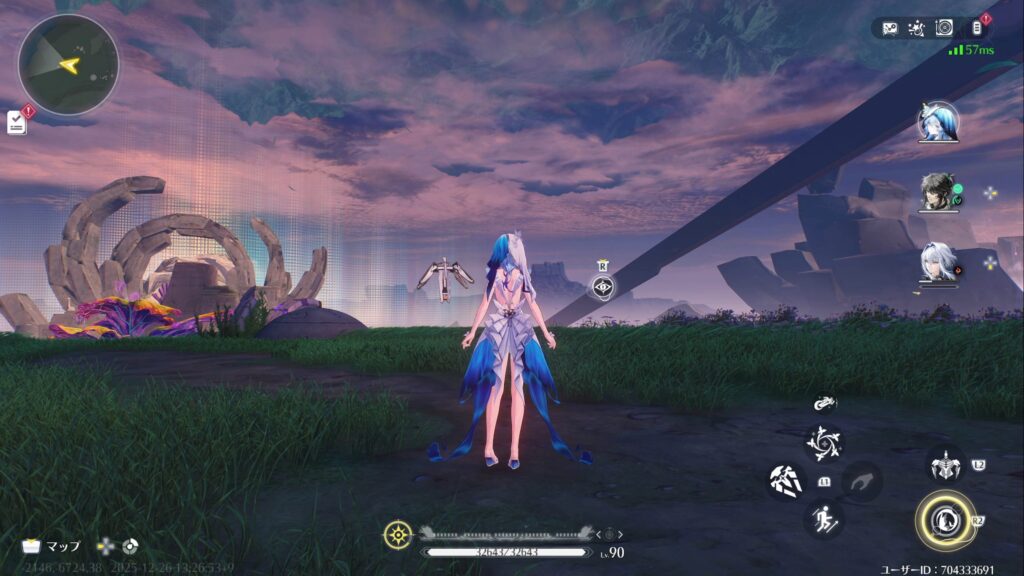Screen dimensions: 1024x576
Task: Activate the running figure sprint button
Action: 824,518
